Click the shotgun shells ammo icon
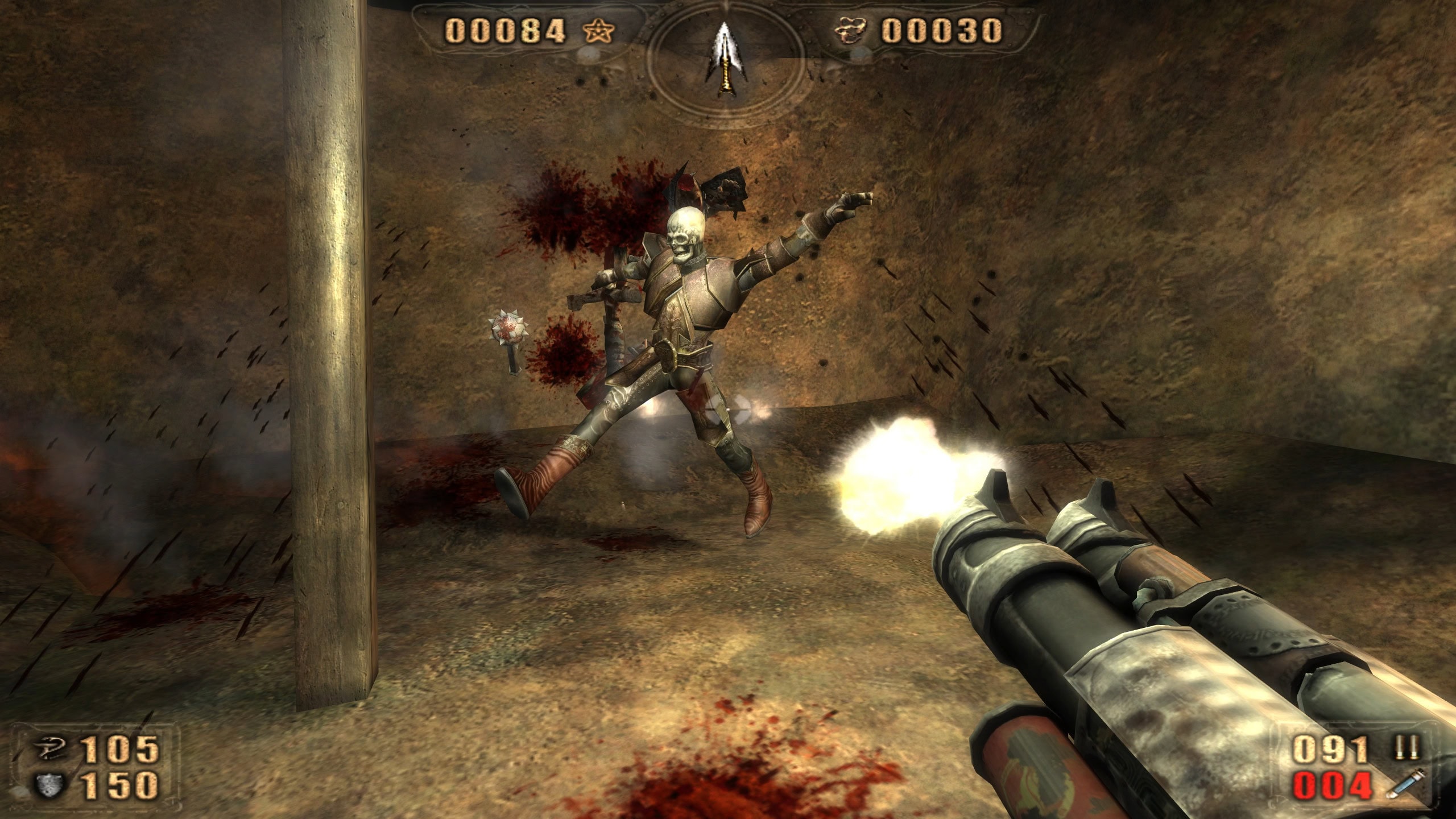Image resolution: width=1456 pixels, height=819 pixels. pyautogui.click(x=1407, y=748)
